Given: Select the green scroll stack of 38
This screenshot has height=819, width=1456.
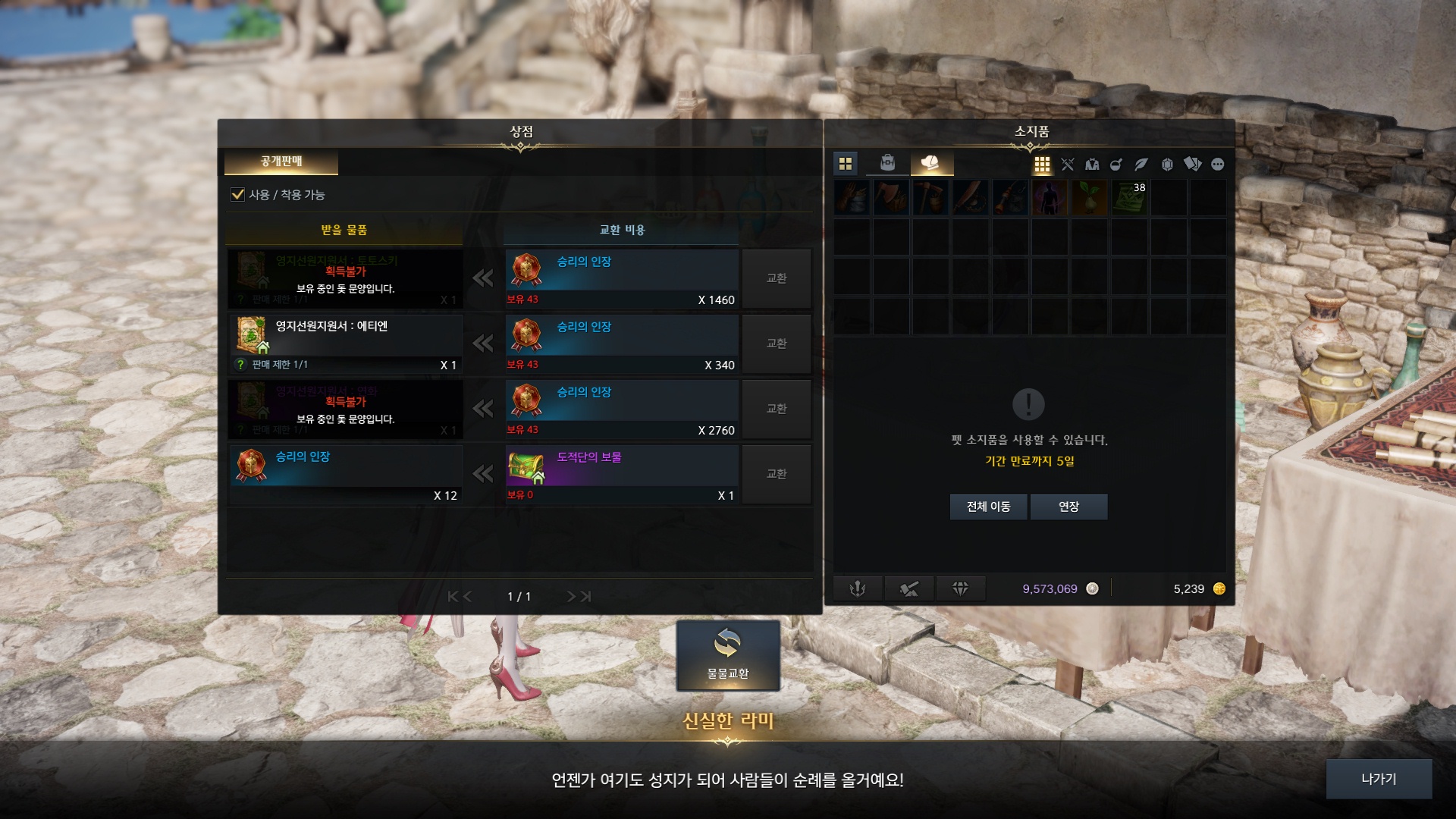Looking at the screenshot, I should click(1129, 198).
